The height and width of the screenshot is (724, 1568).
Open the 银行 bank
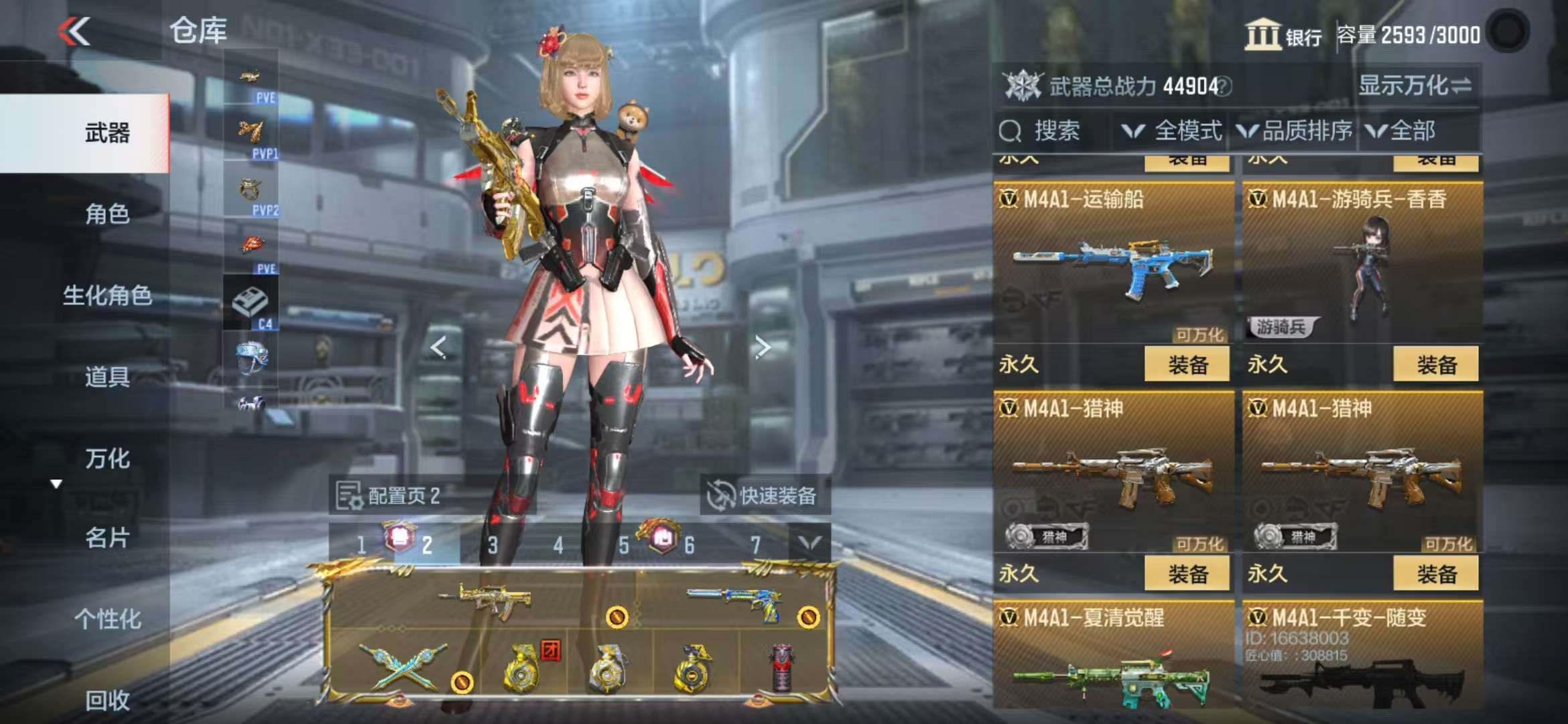click(x=1283, y=35)
